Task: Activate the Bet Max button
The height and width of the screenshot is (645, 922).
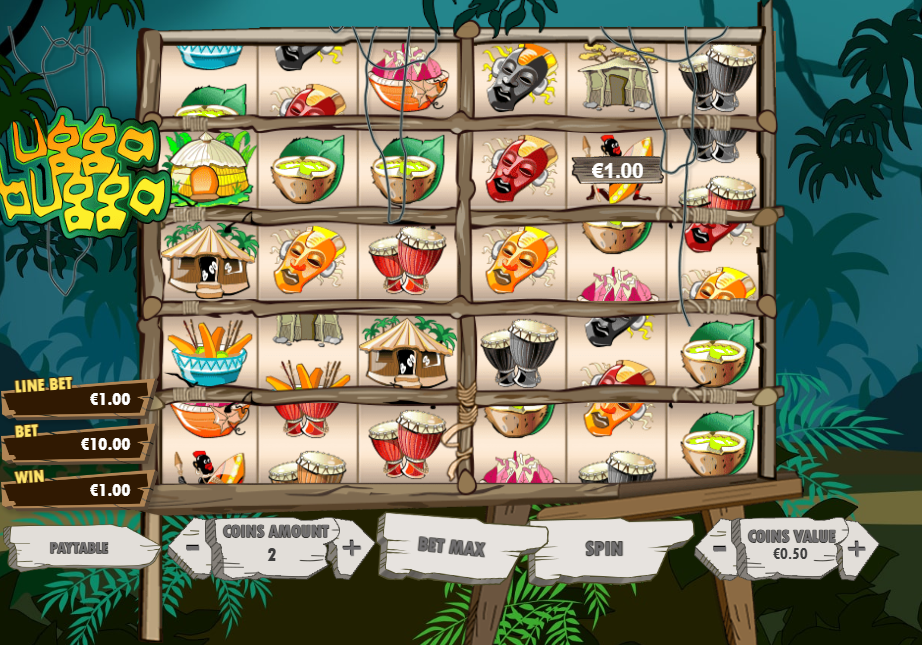Action: coord(452,547)
